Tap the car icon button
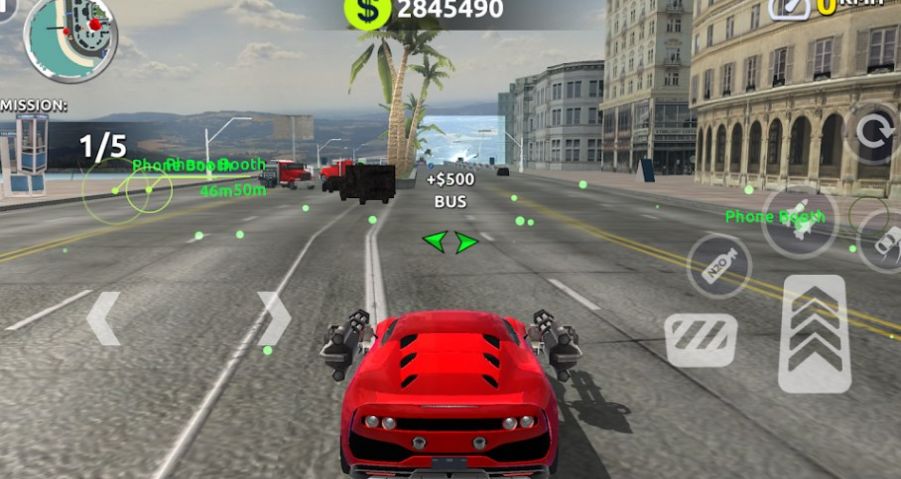Image resolution: width=901 pixels, height=479 pixels. click(883, 241)
